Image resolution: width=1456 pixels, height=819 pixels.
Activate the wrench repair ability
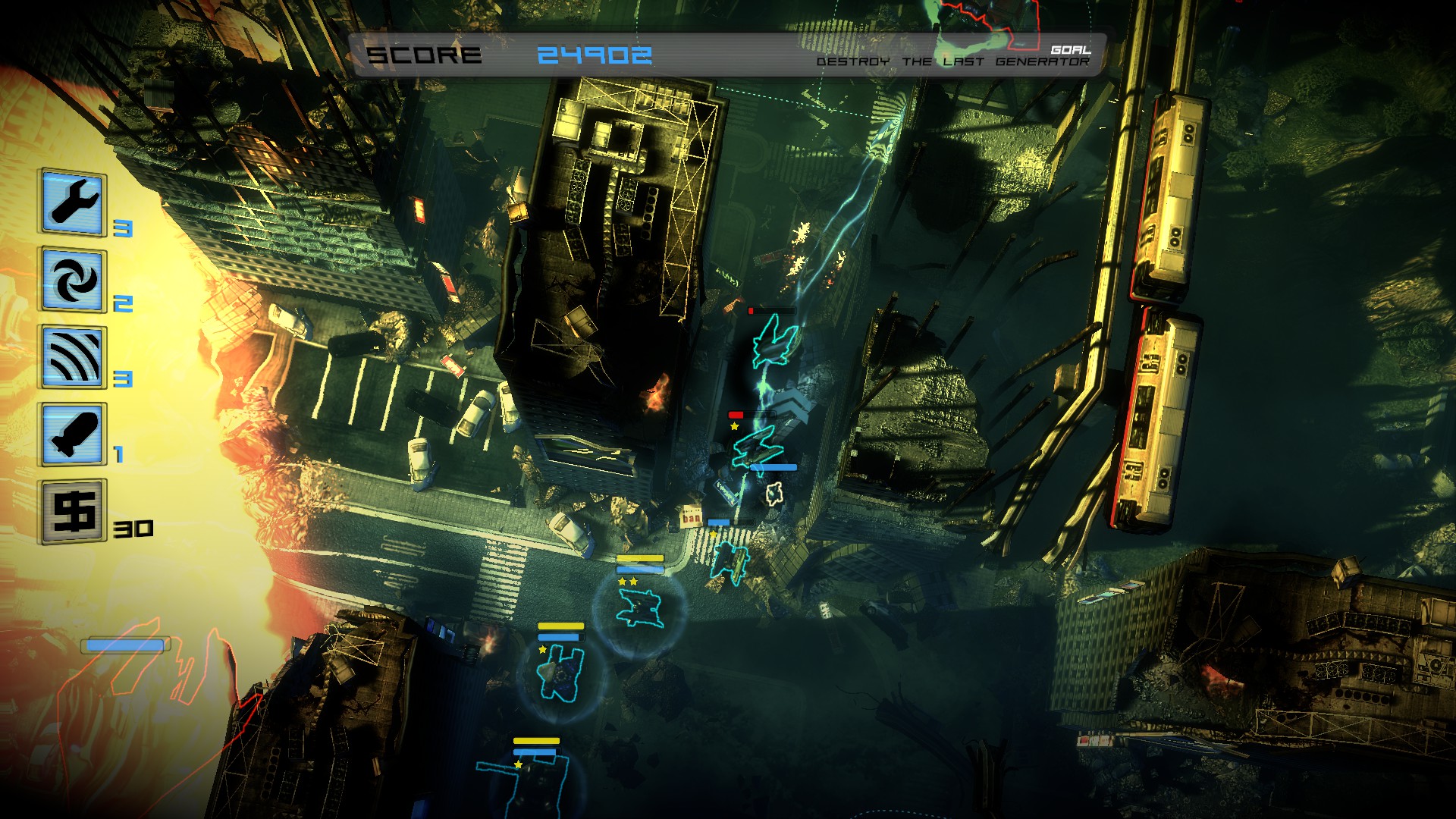coord(73,202)
